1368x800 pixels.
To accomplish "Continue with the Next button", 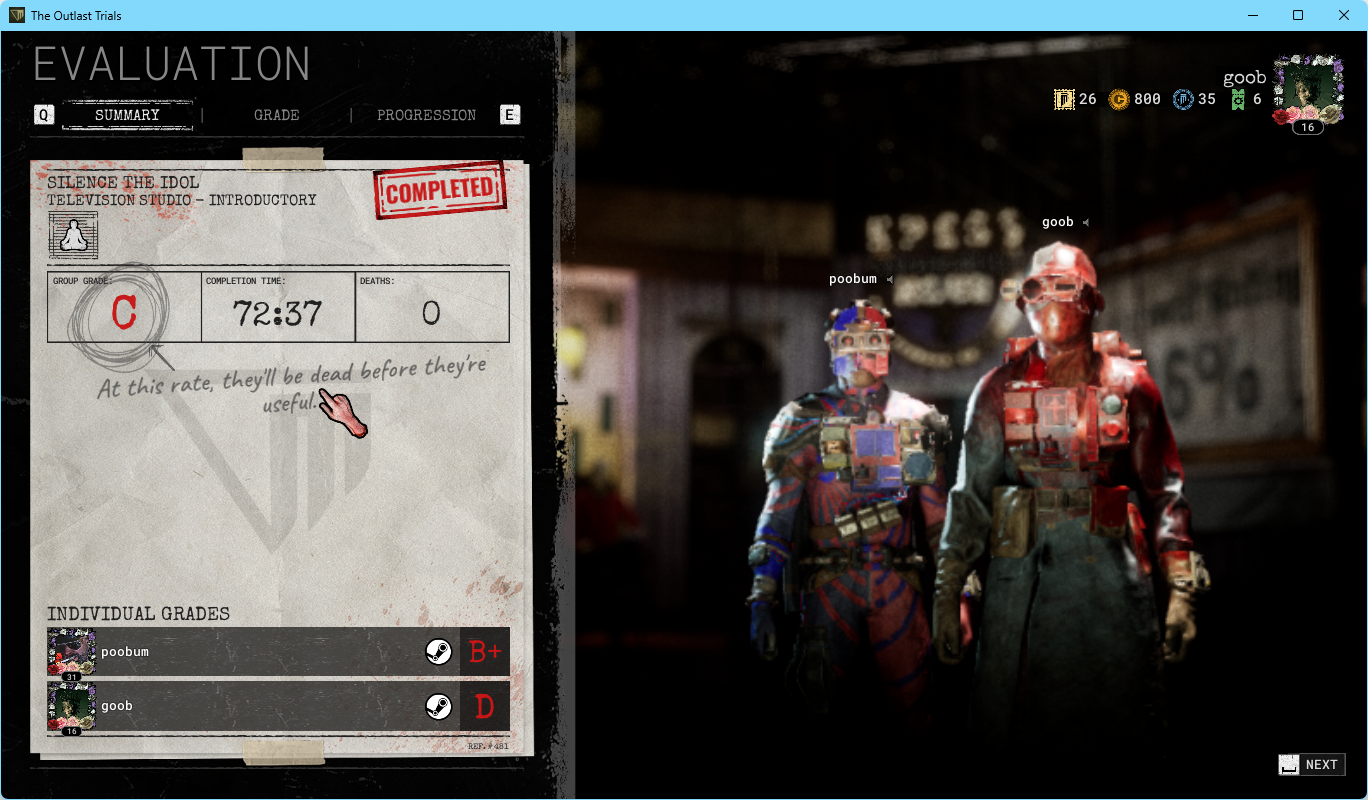I will coord(1312,765).
